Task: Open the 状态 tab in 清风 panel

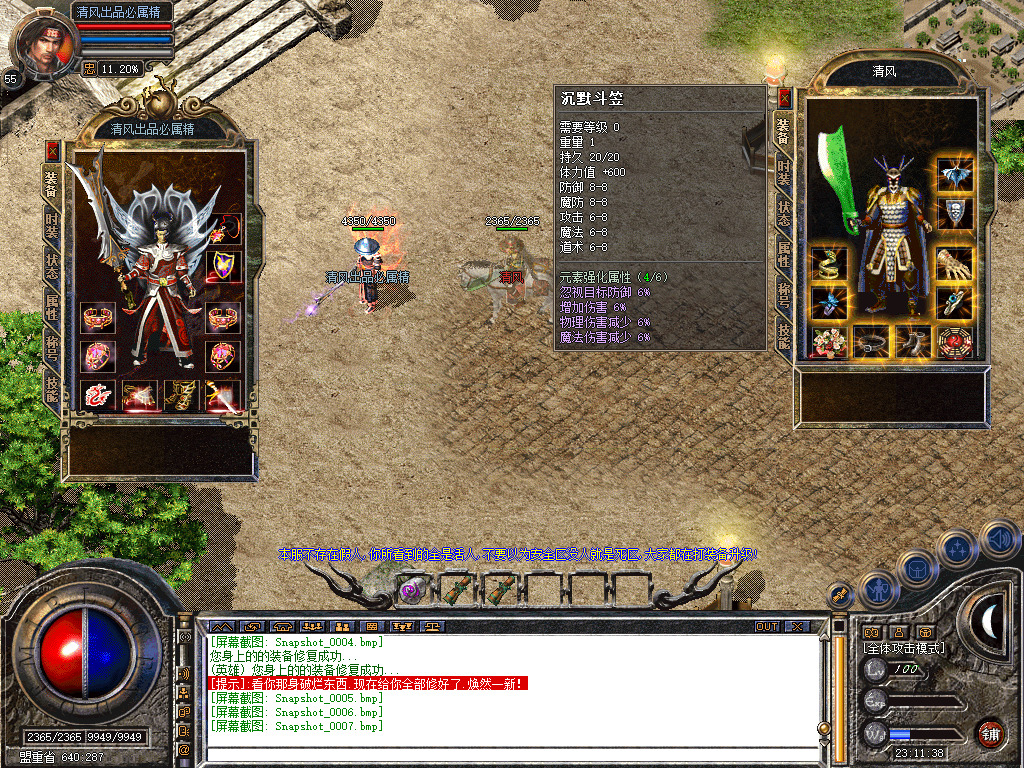Action: [x=785, y=213]
